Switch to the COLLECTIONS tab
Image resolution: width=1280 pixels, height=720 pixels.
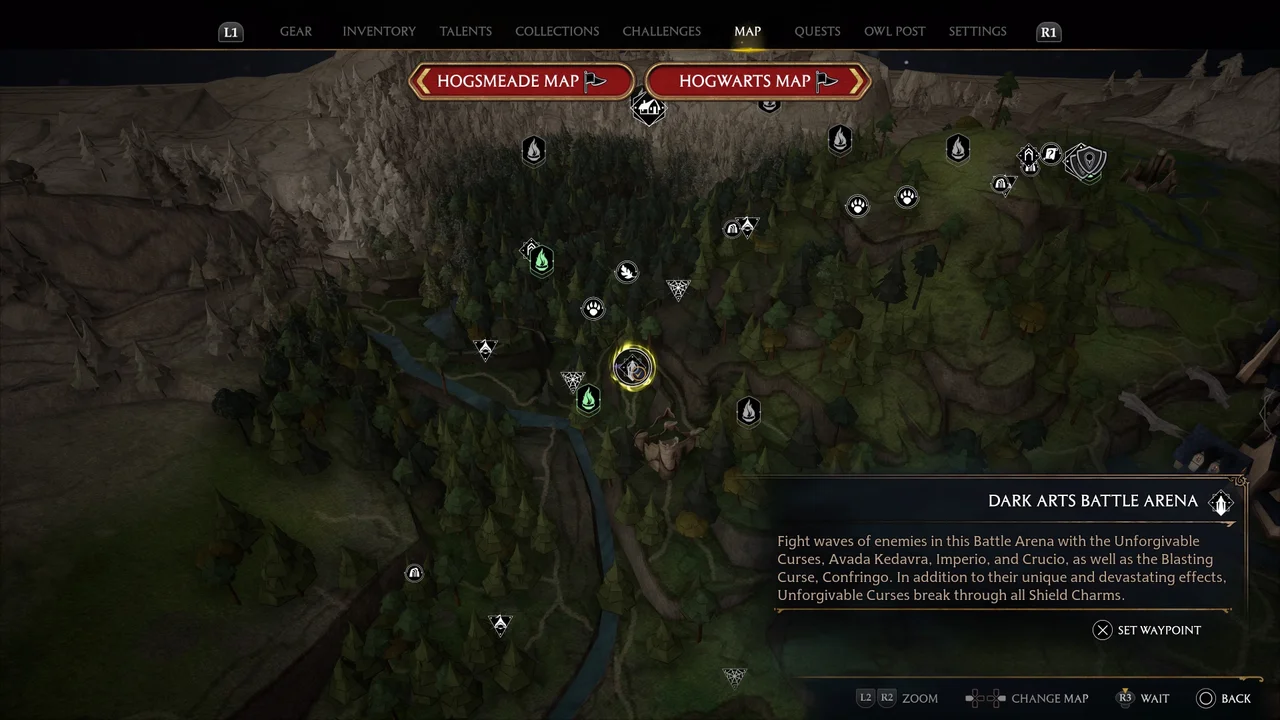[x=557, y=31]
